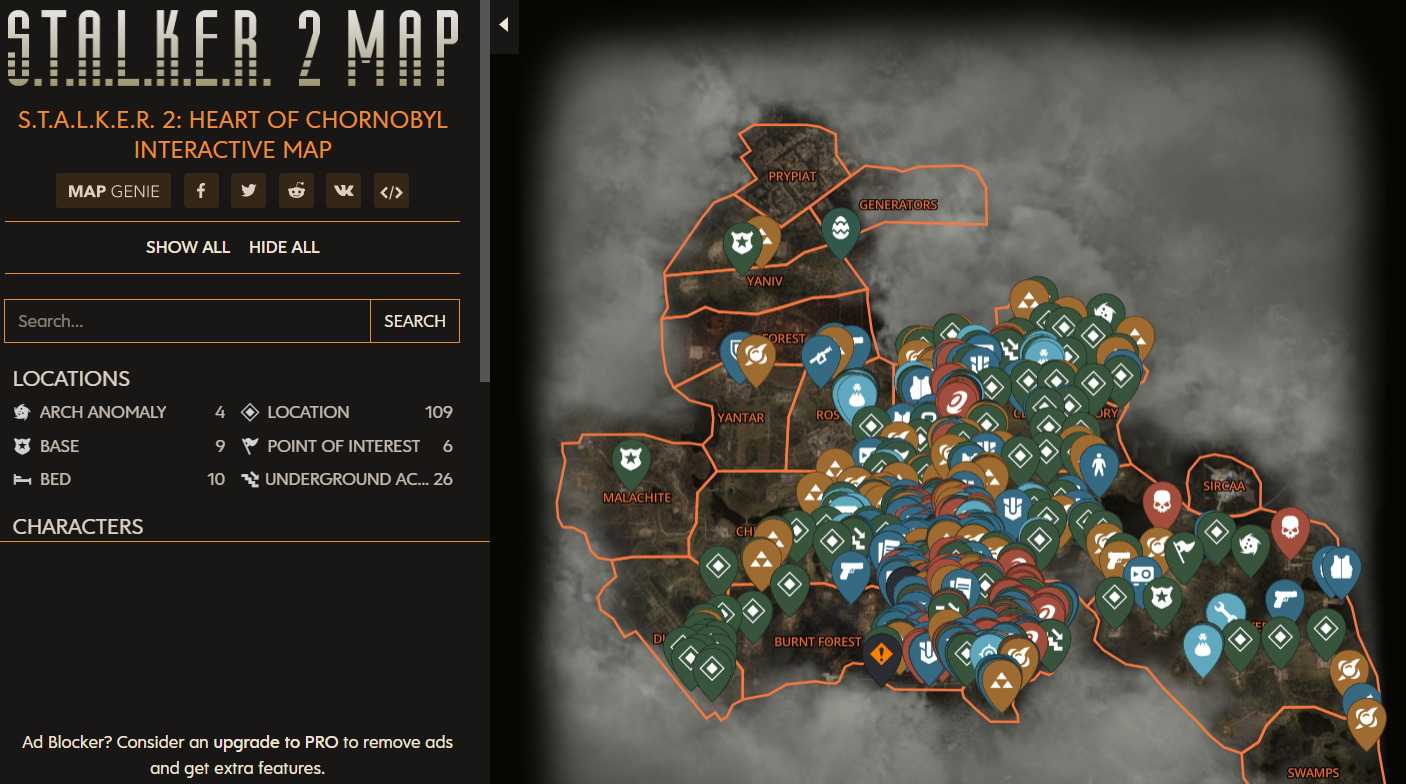Open the VK share icon
Viewport: 1406px width, 784px height.
343,190
